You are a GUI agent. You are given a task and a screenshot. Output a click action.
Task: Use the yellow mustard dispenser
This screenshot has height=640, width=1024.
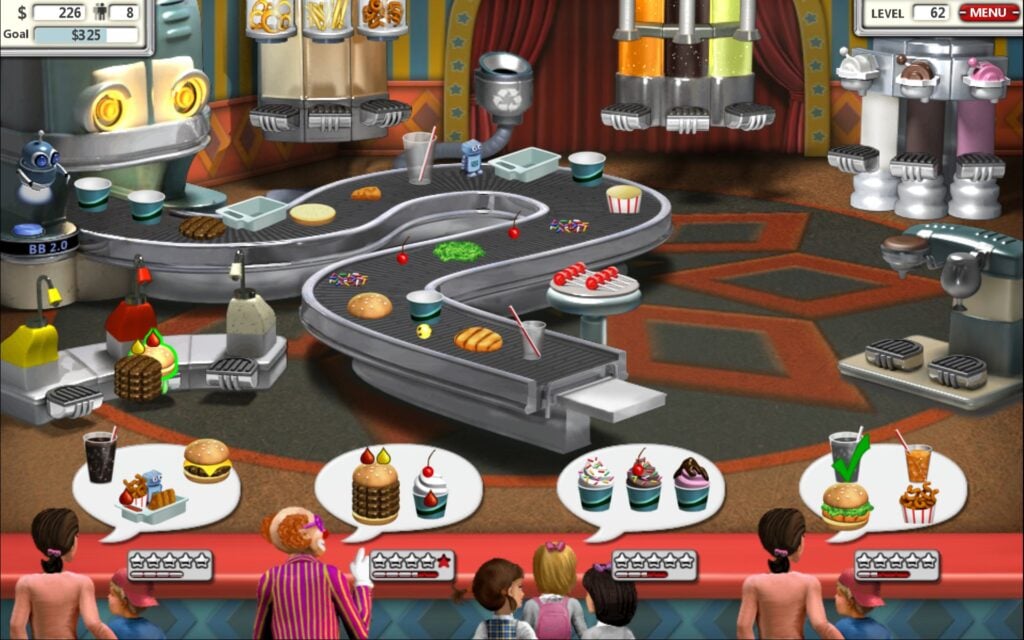click(29, 345)
